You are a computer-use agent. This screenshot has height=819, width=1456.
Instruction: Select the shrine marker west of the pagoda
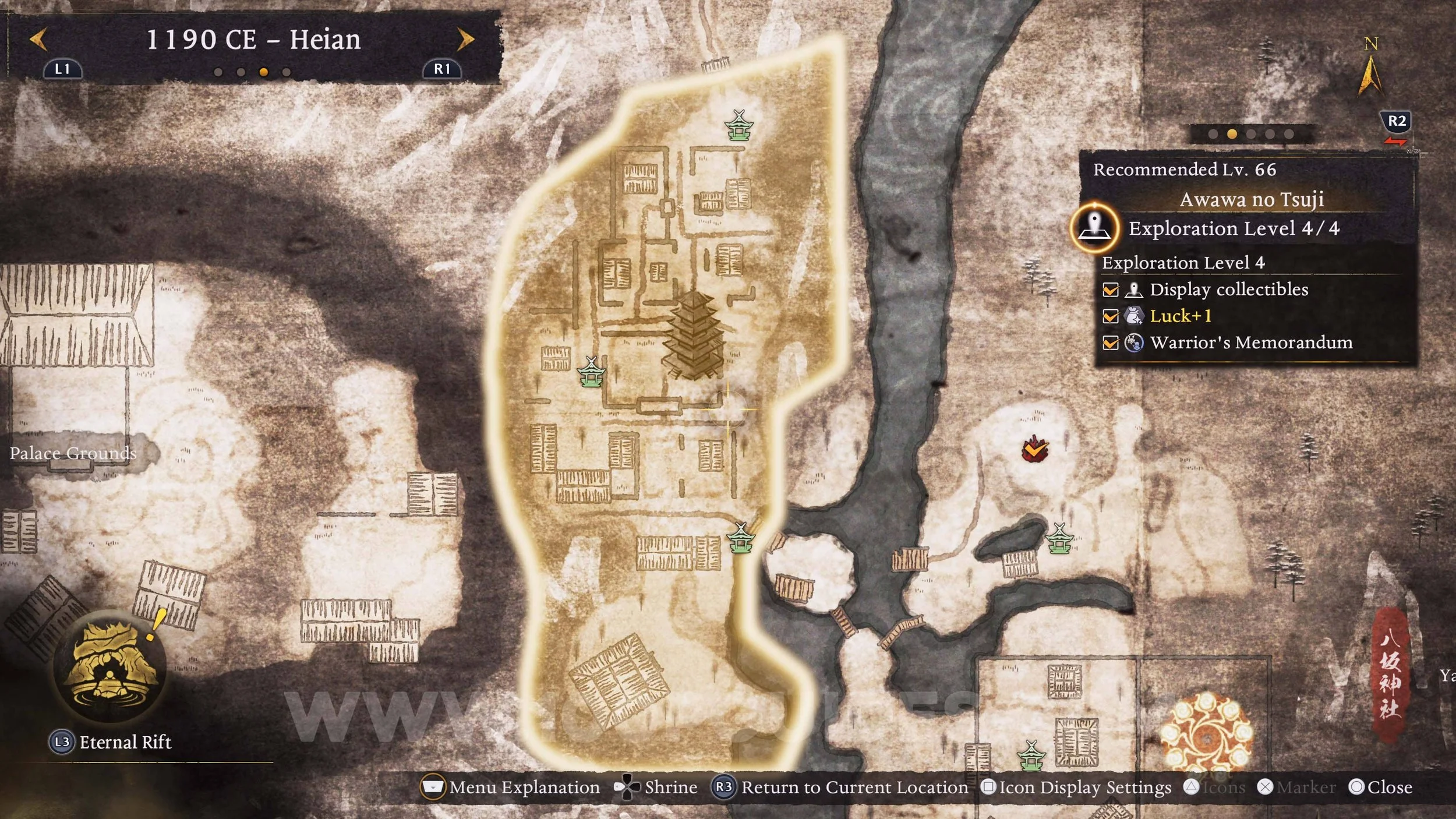coord(591,372)
